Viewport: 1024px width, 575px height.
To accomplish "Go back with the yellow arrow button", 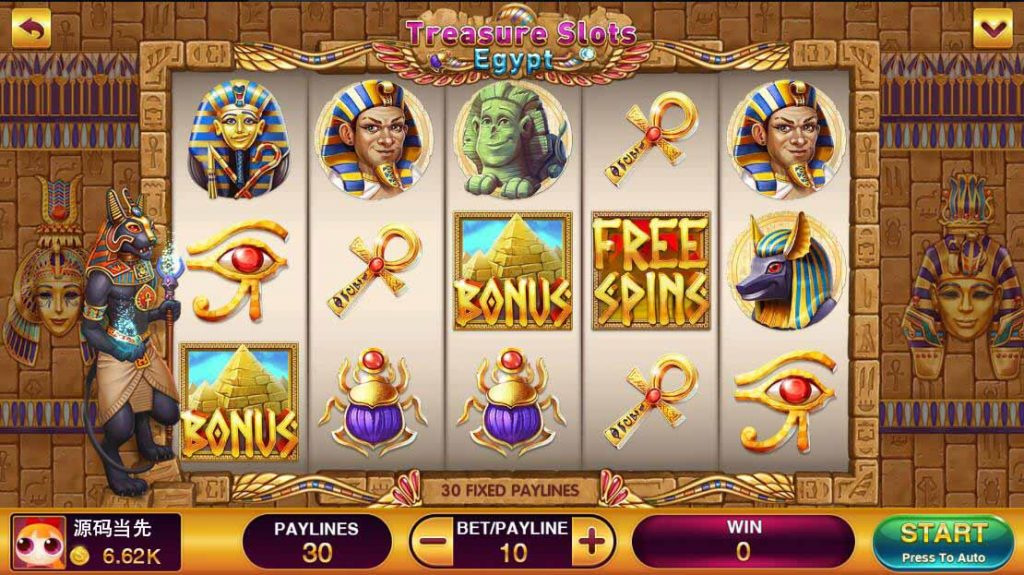I will [x=31, y=29].
